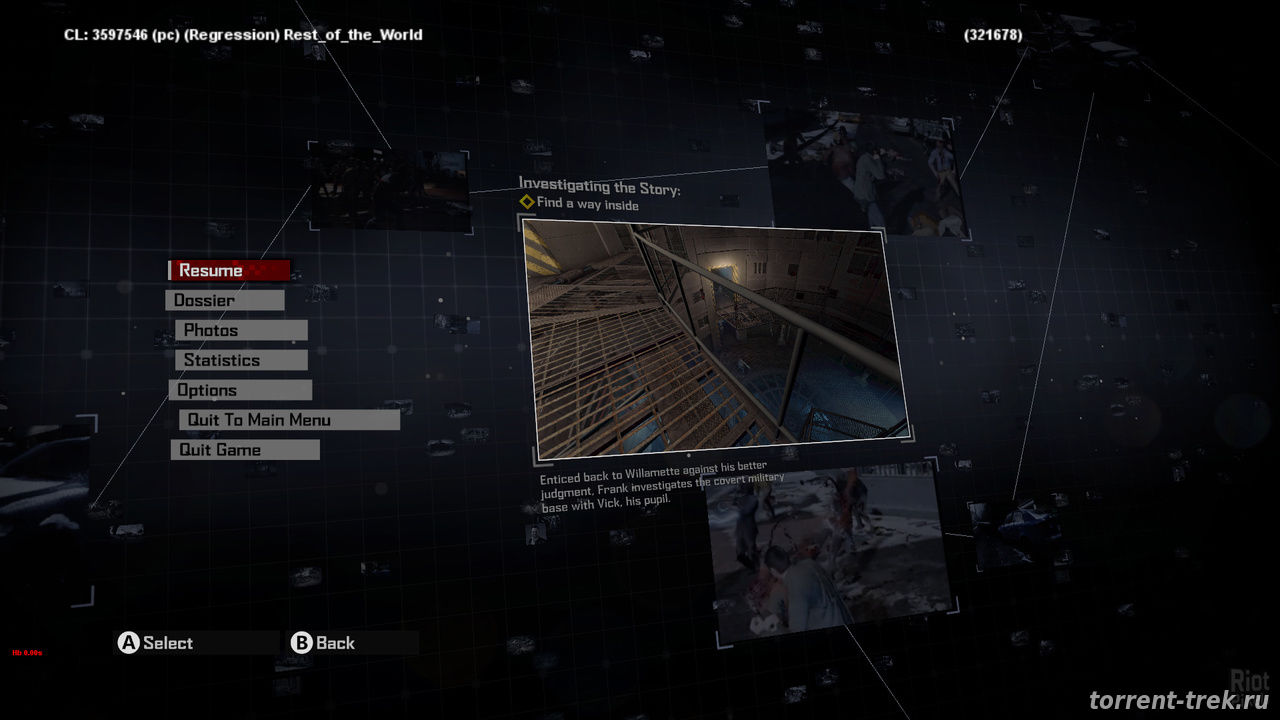Image resolution: width=1280 pixels, height=720 pixels.
Task: View the Statistics page
Action: pos(241,360)
